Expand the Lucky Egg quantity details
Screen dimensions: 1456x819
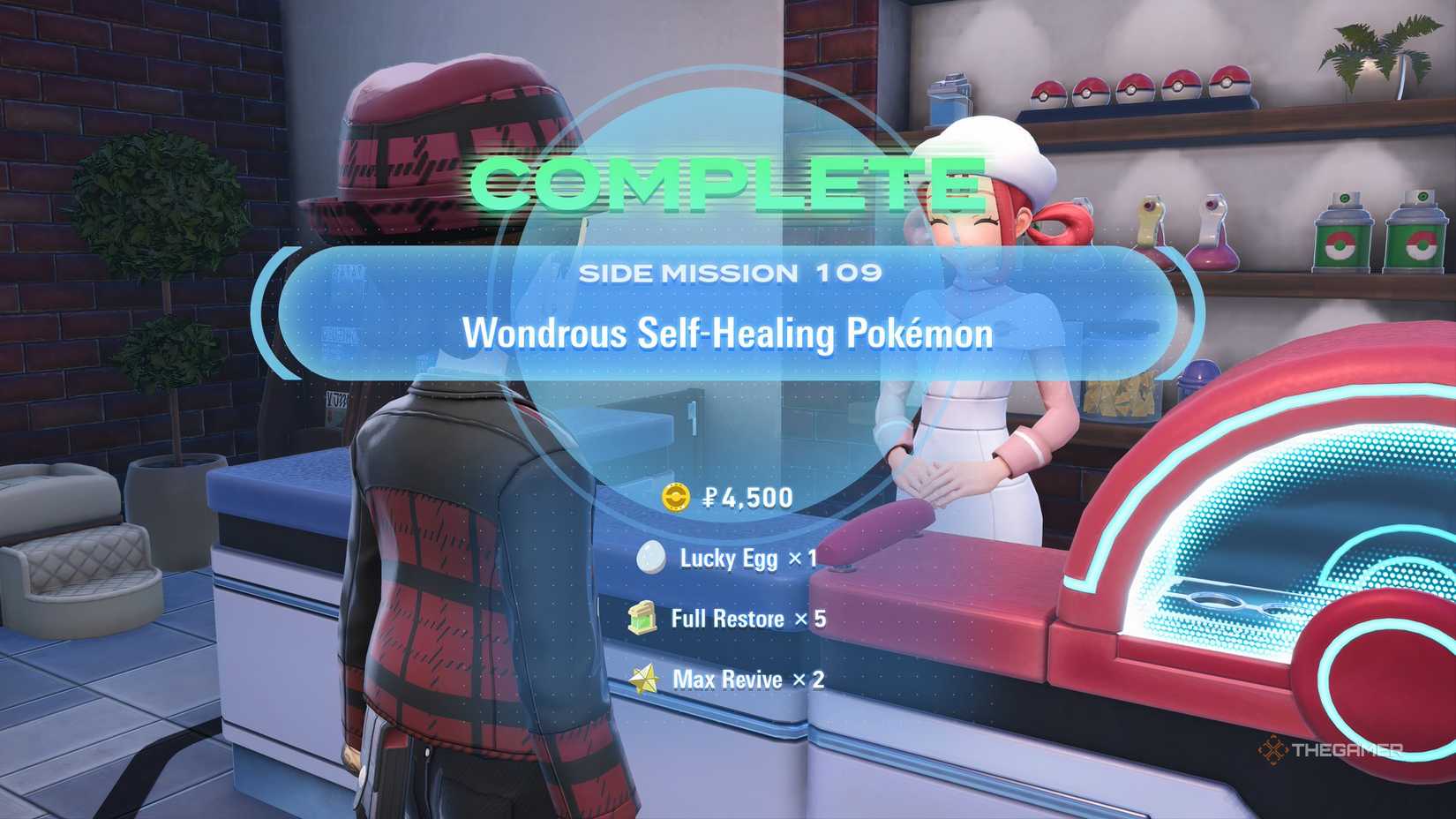(746, 558)
